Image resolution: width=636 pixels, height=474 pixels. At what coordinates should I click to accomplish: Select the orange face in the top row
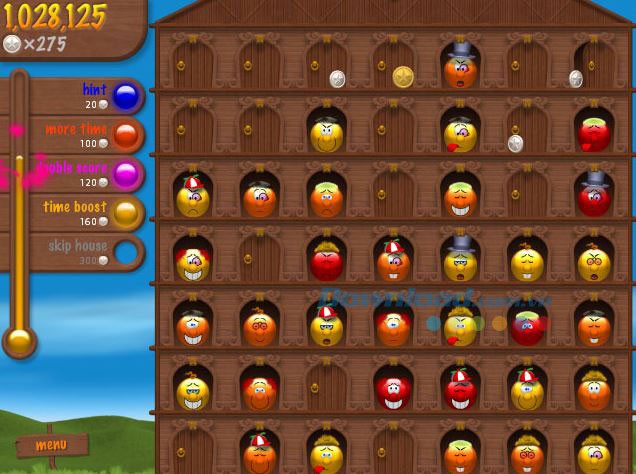[x=460, y=70]
